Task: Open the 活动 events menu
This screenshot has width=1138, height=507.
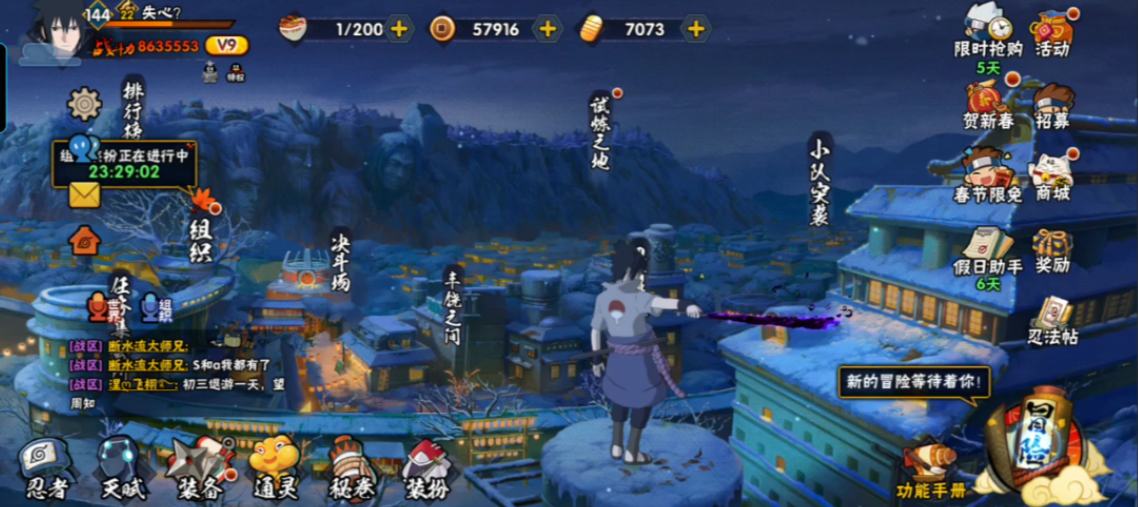Action: click(1052, 30)
